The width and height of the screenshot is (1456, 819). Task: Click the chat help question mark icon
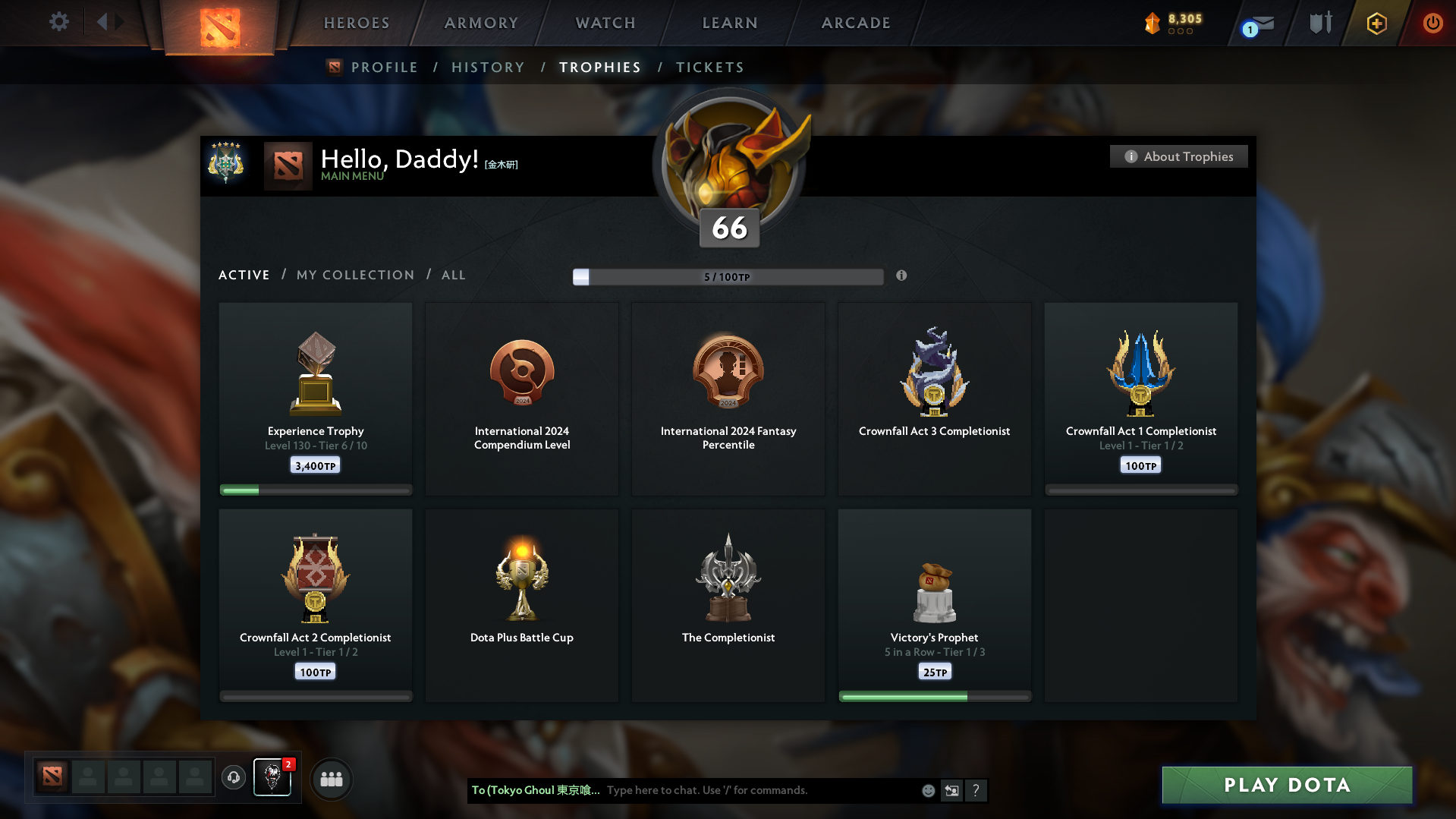976,790
